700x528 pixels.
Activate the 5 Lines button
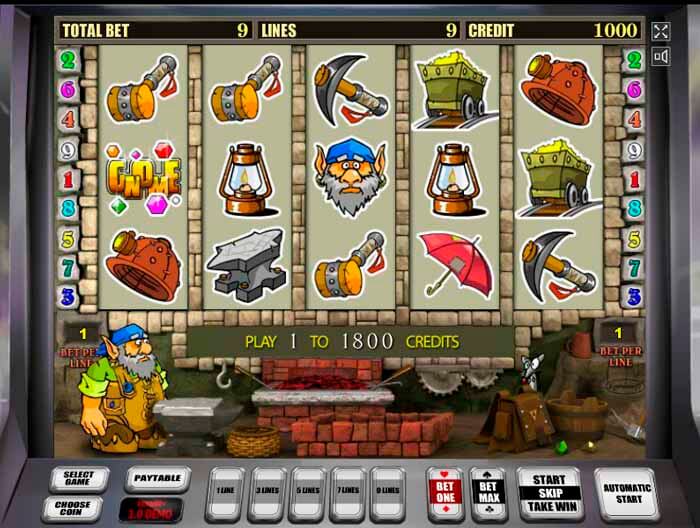click(308, 490)
